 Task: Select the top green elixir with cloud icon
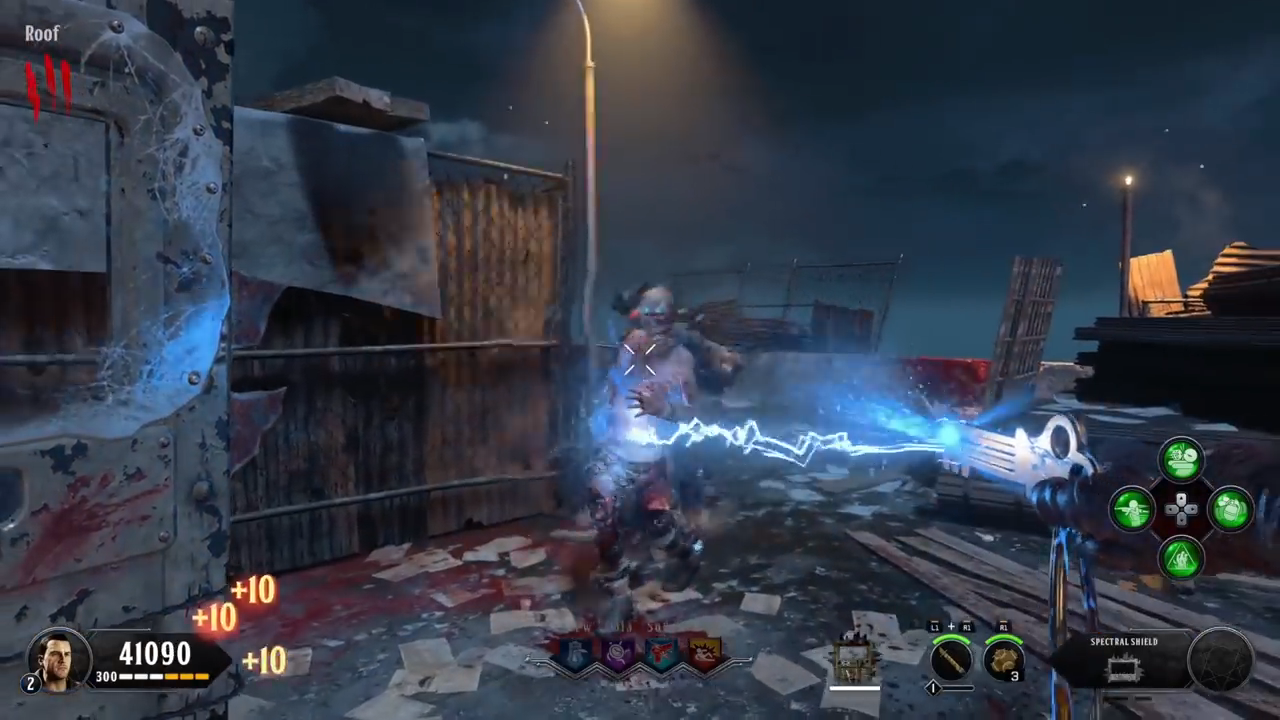(1181, 460)
